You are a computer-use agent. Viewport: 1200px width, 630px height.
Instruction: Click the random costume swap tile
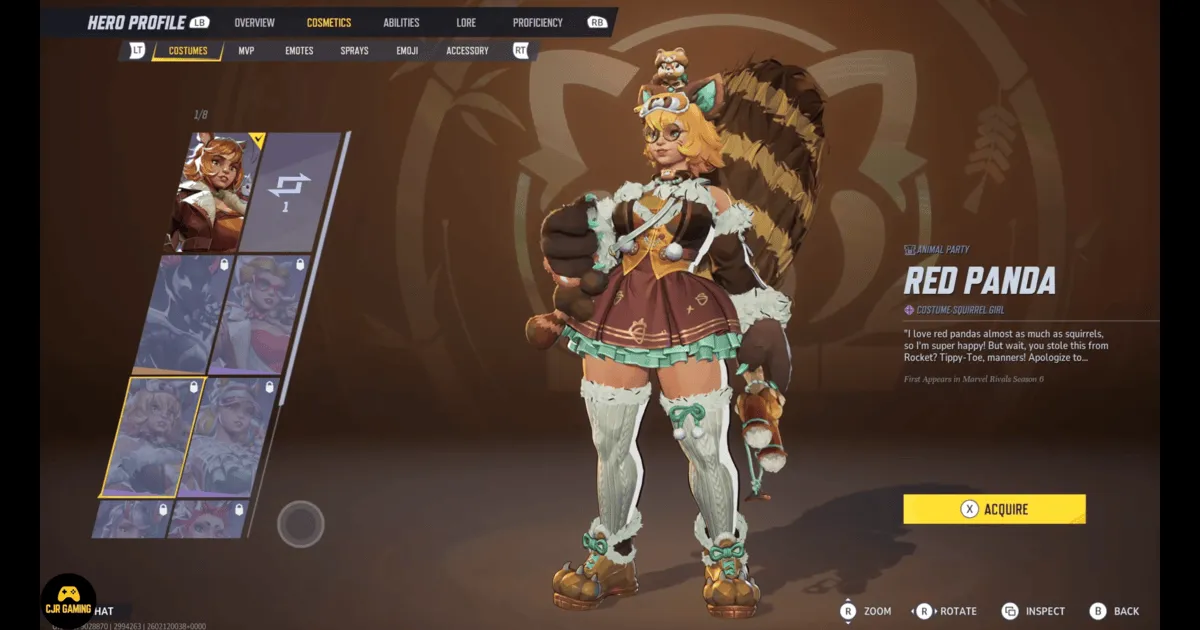click(x=290, y=190)
